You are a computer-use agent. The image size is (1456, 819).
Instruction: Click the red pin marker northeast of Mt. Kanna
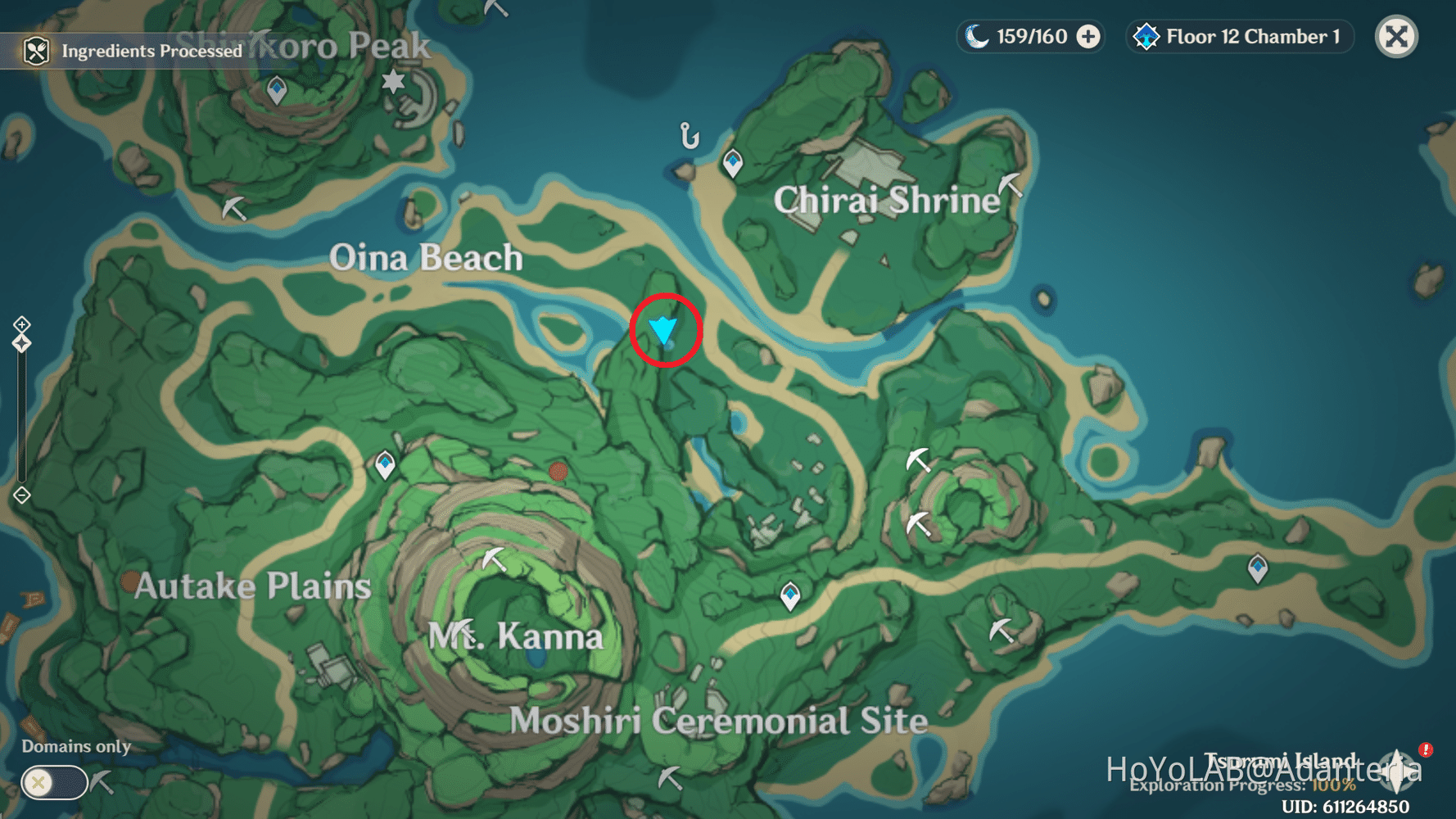pos(559,473)
